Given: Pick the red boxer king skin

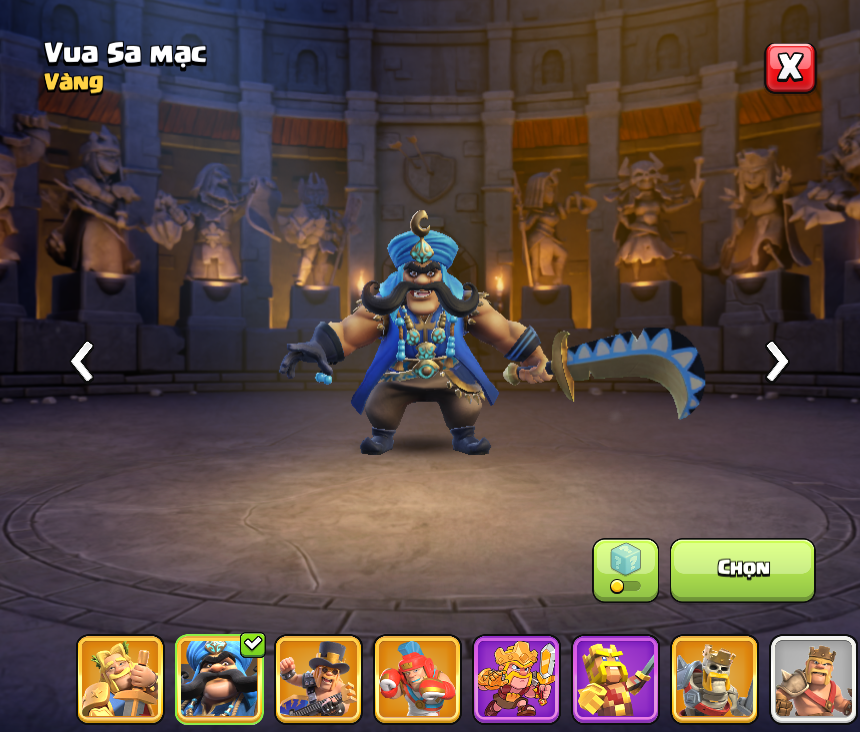Looking at the screenshot, I should [417, 679].
